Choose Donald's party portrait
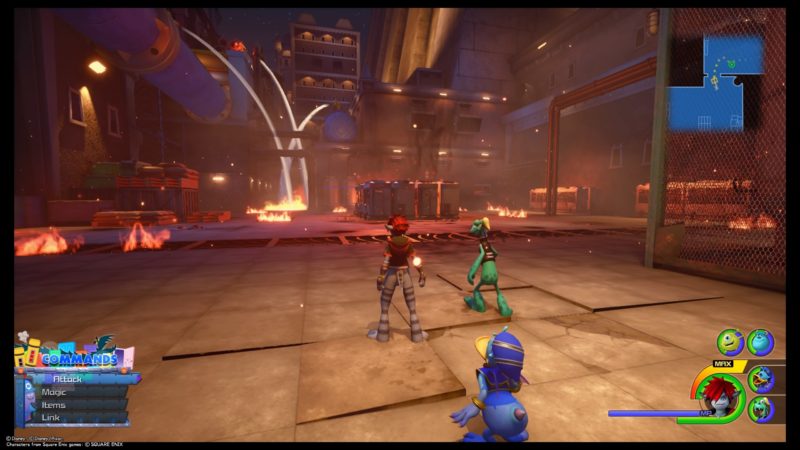Image resolution: width=800 pixels, height=450 pixels. [761, 378]
